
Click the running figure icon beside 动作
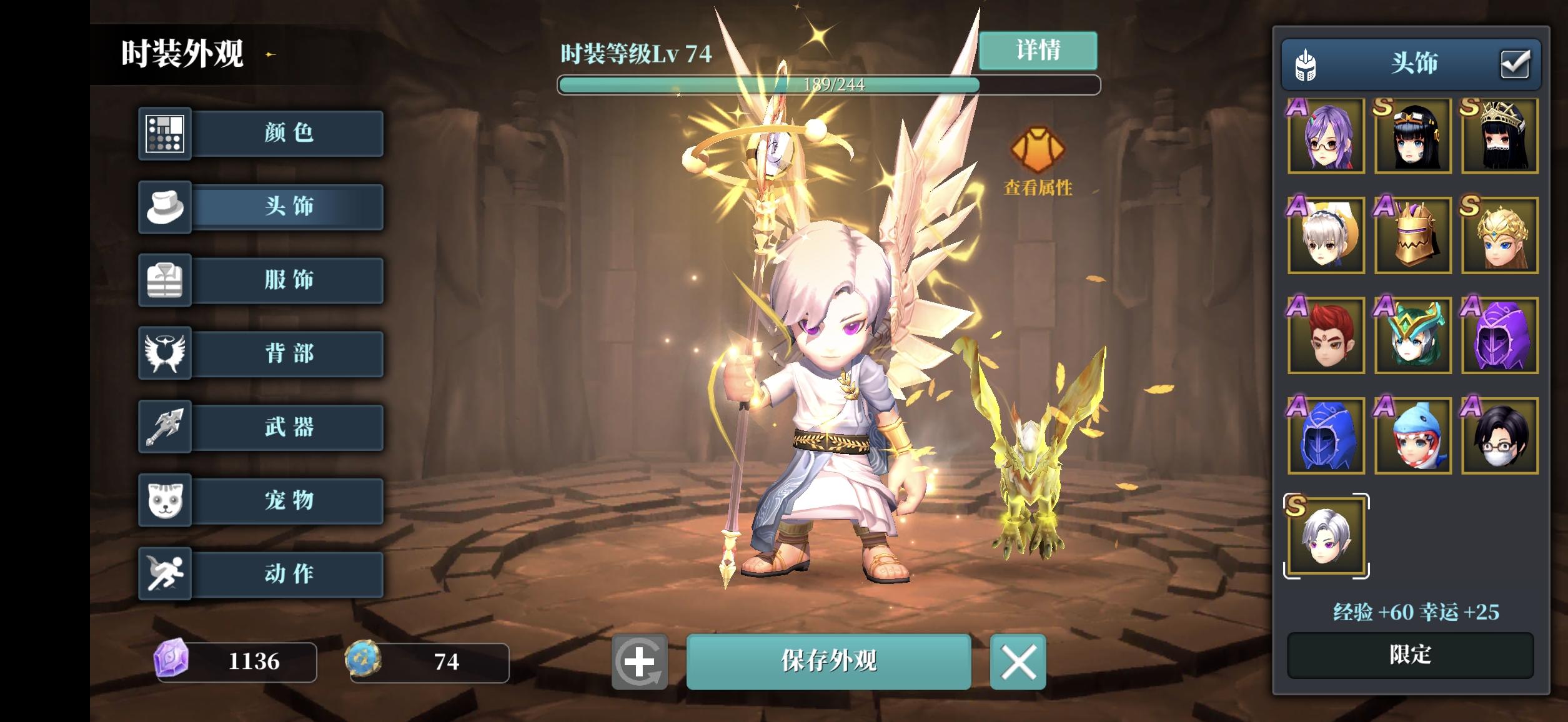click(x=166, y=575)
